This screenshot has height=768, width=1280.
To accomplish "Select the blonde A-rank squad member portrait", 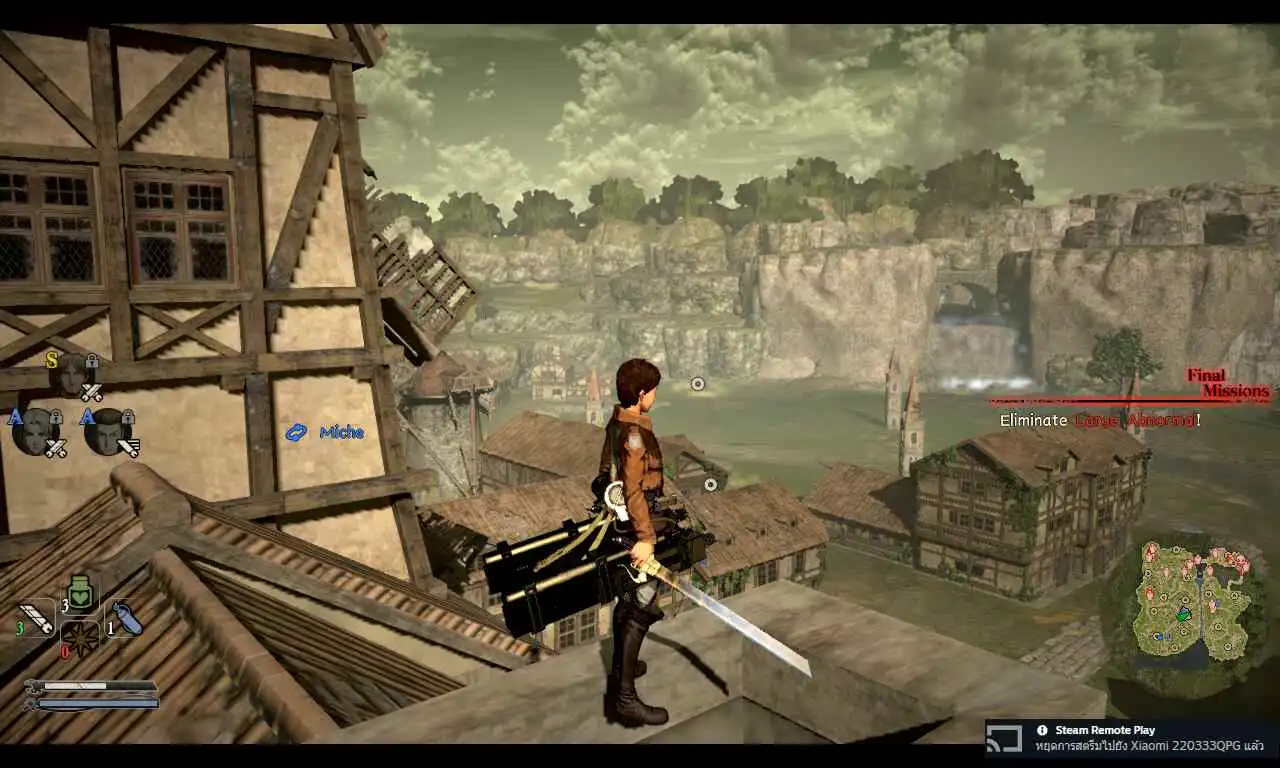I will click(x=36, y=432).
